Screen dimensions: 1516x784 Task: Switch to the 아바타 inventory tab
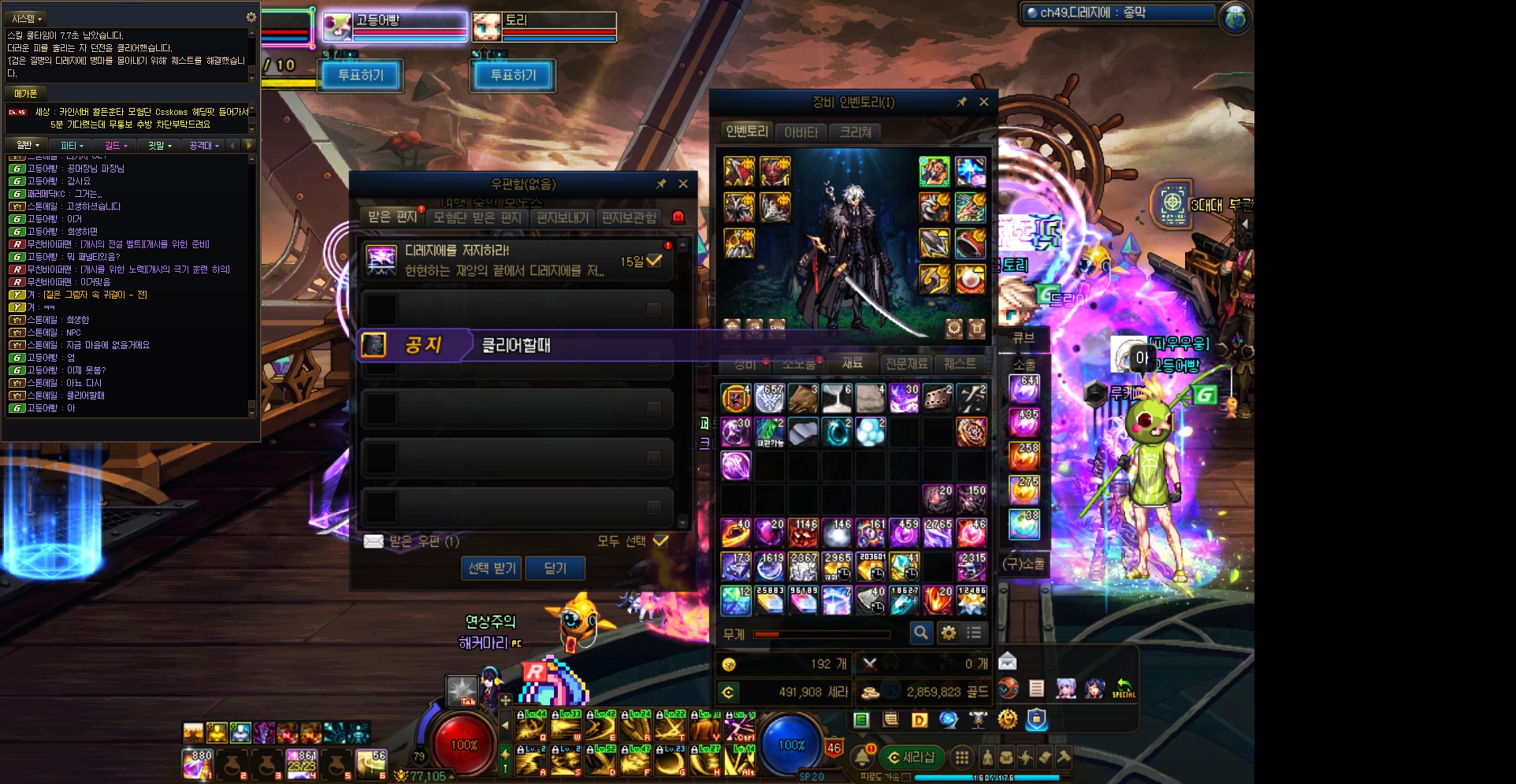(x=801, y=132)
